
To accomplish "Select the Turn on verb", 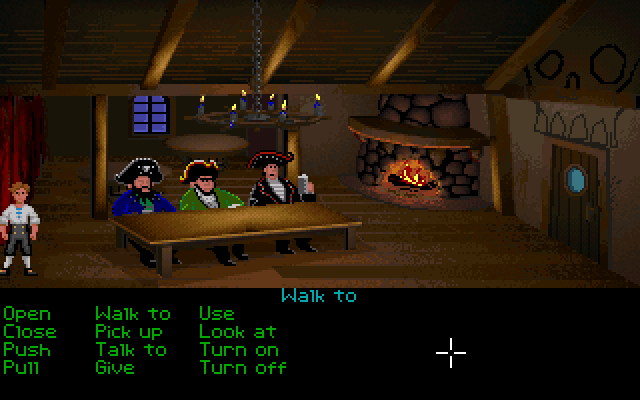I will (x=238, y=350).
